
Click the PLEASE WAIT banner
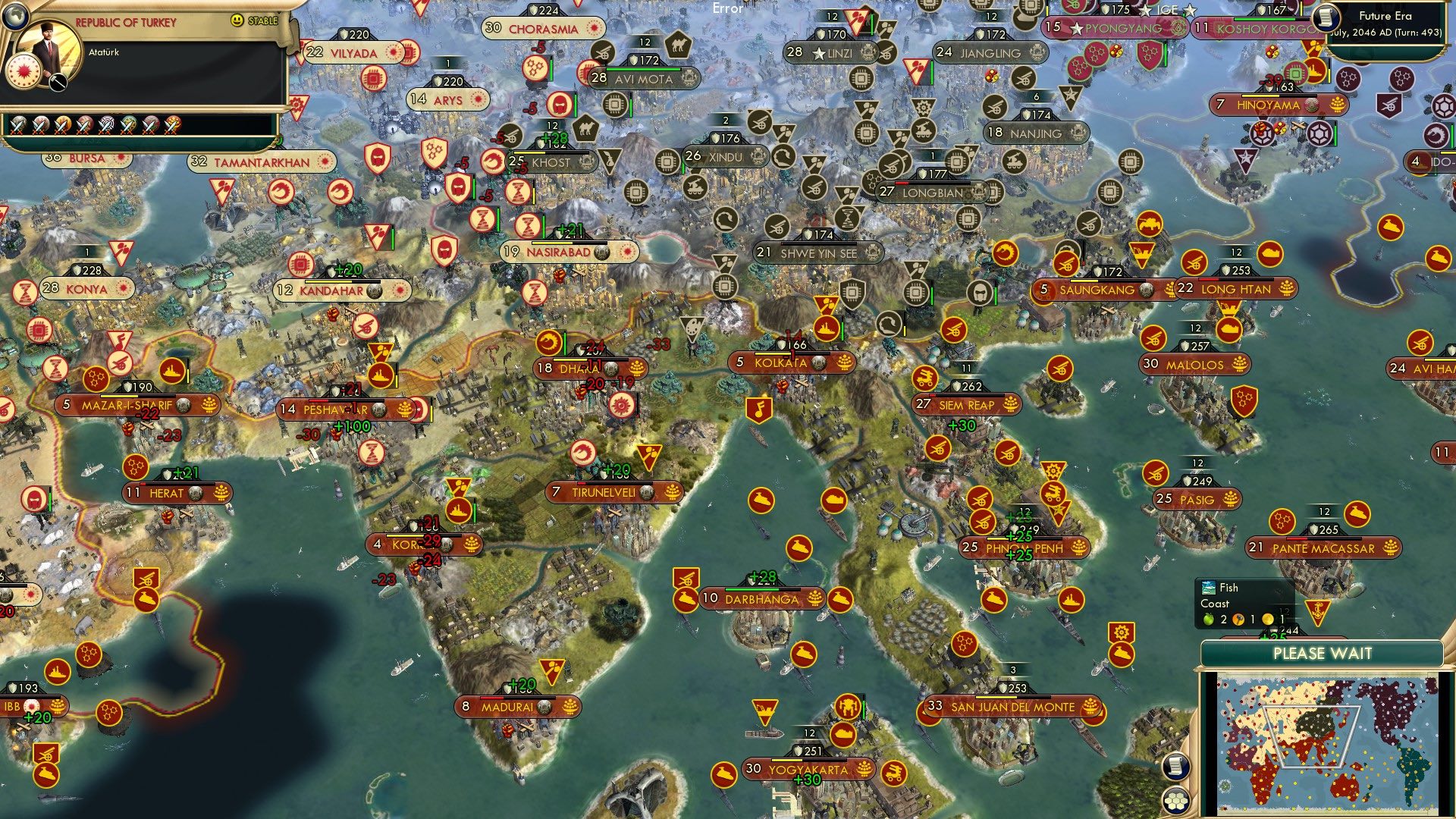tap(1323, 652)
